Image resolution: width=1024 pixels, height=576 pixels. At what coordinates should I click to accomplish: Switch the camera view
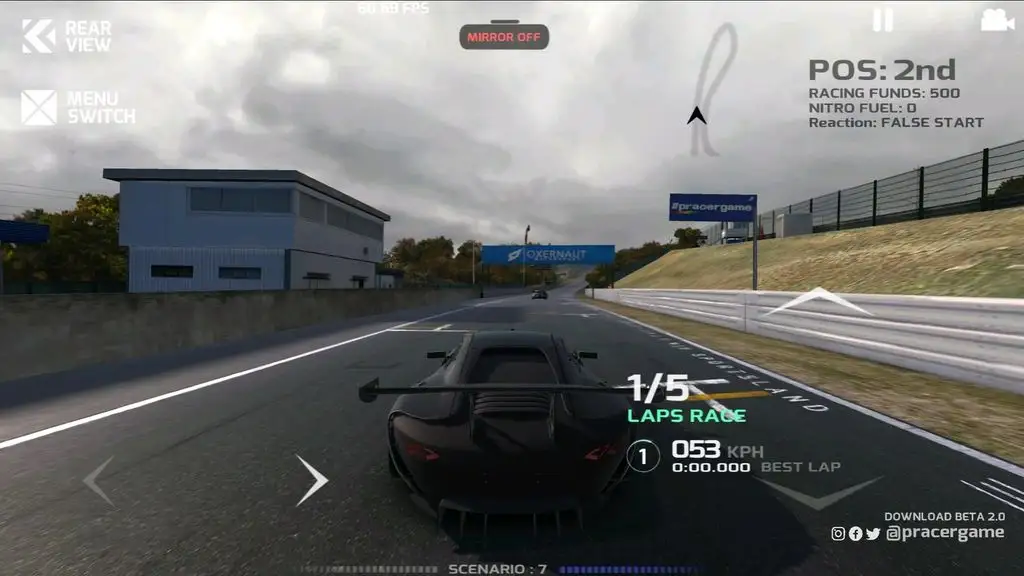tap(996, 20)
